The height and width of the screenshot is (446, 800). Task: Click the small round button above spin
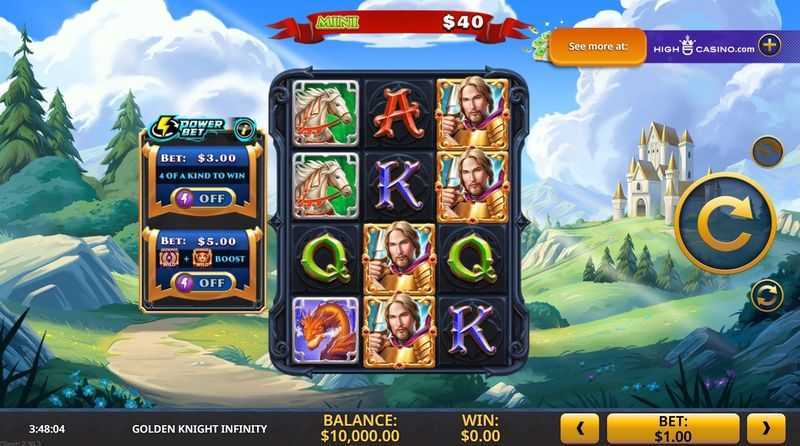(x=767, y=152)
